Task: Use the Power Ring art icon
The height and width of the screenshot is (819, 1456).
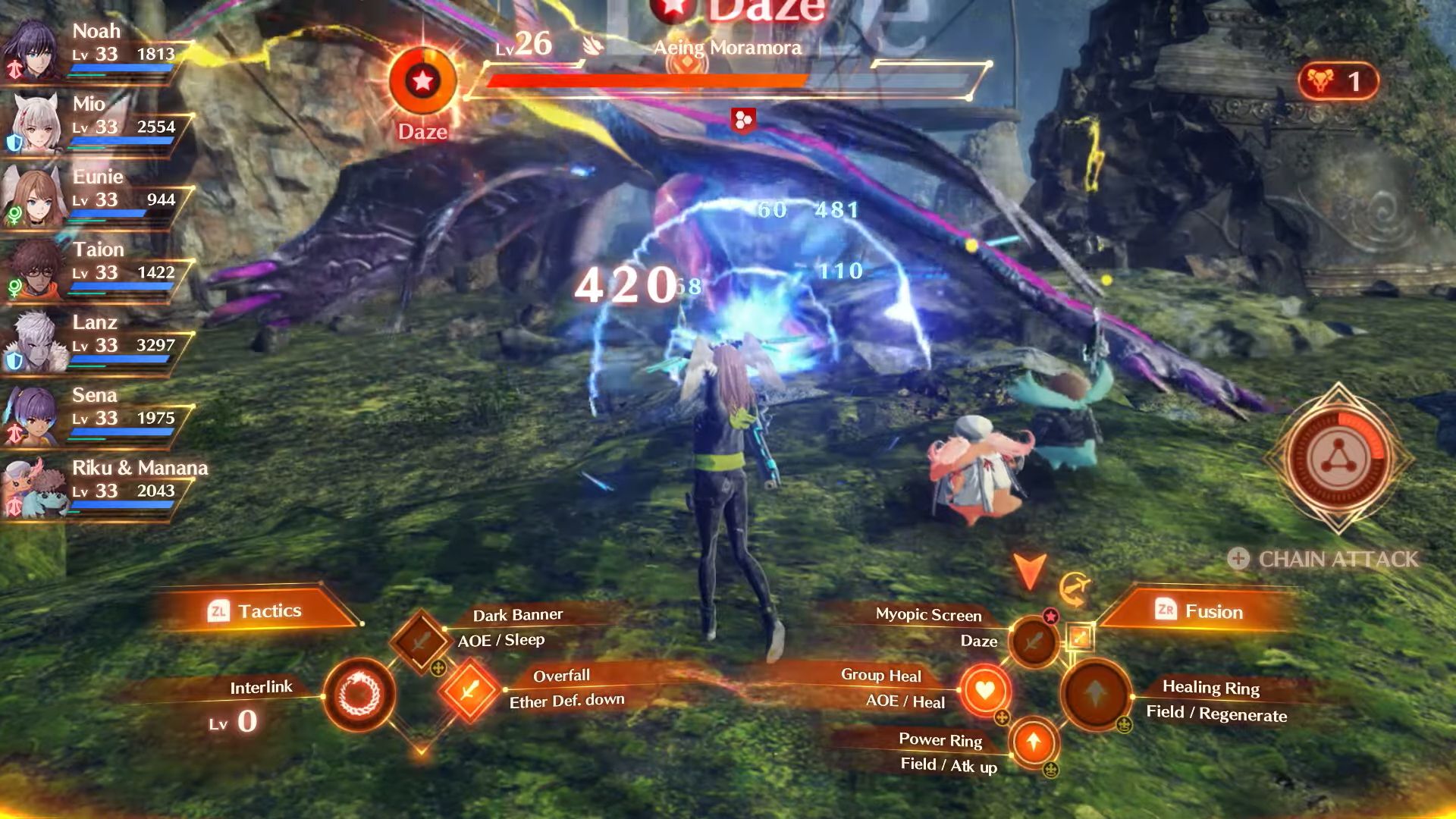Action: 1034,742
